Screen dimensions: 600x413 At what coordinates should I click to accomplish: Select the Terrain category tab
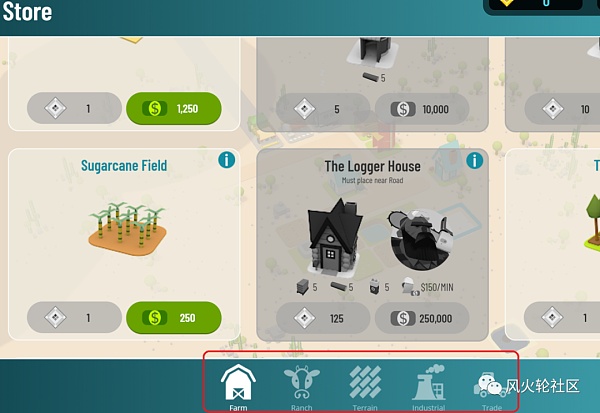[x=365, y=385]
